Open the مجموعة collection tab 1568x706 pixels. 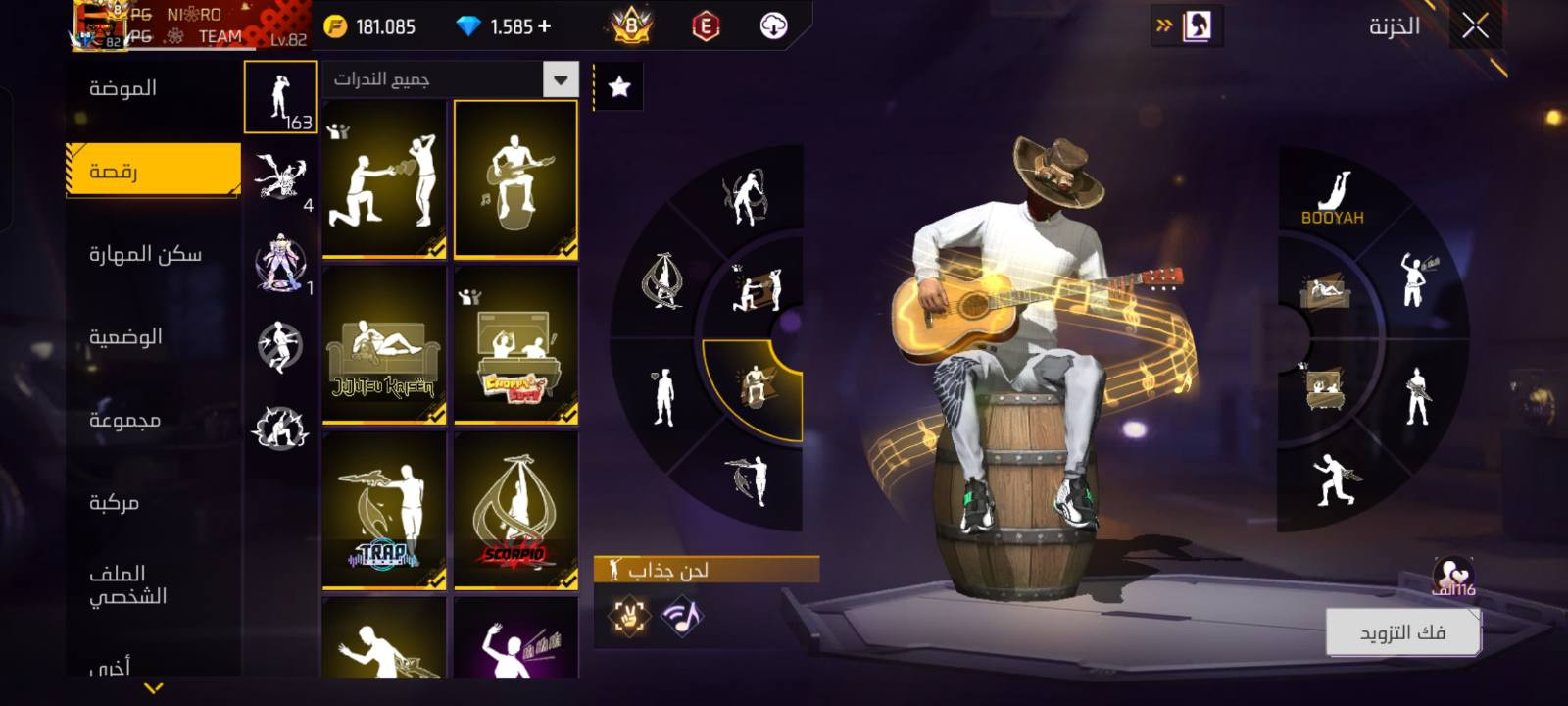pyautogui.click(x=124, y=420)
